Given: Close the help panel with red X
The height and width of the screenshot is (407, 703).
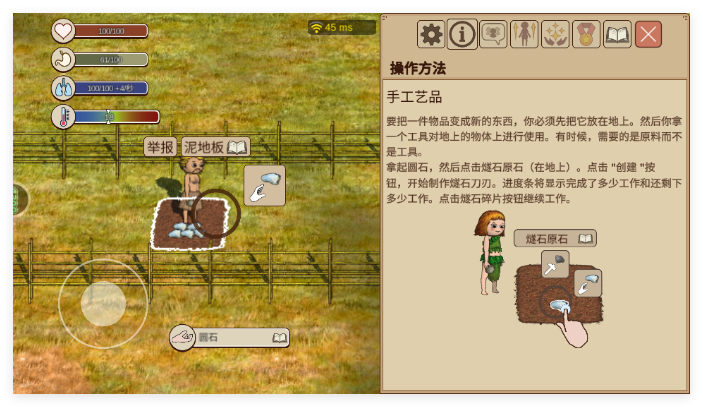Looking at the screenshot, I should [x=648, y=35].
